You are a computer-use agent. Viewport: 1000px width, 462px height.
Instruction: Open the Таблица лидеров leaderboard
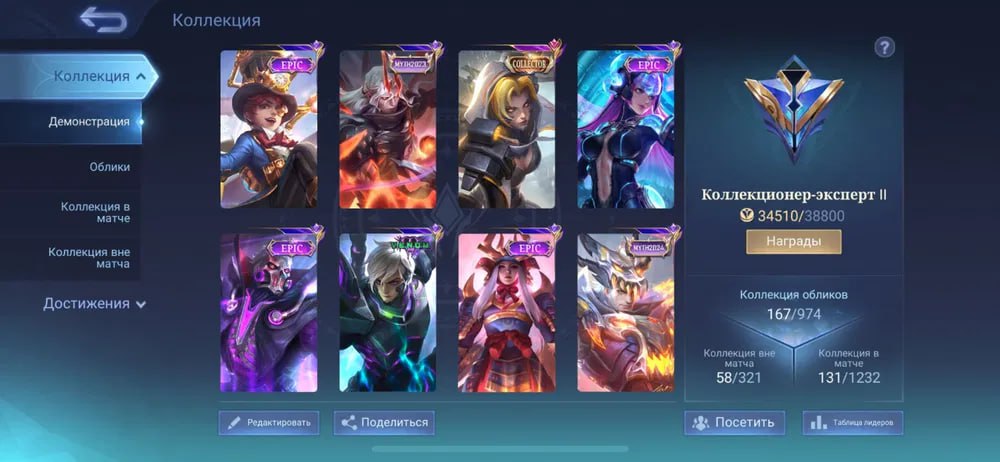(852, 423)
